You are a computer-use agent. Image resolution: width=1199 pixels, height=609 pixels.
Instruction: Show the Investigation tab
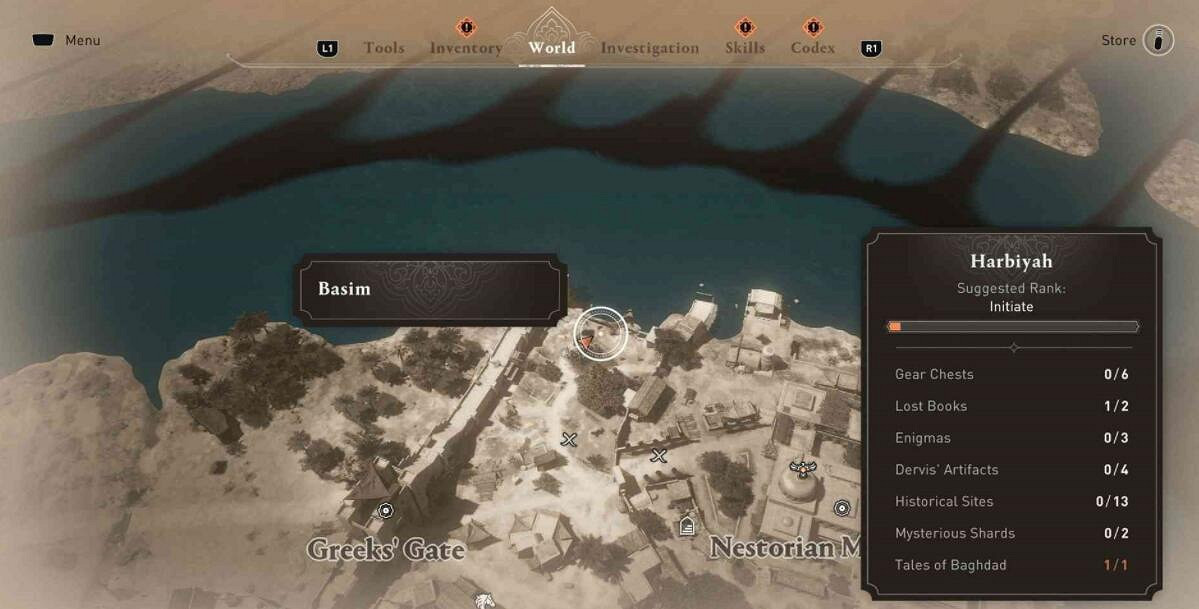650,48
